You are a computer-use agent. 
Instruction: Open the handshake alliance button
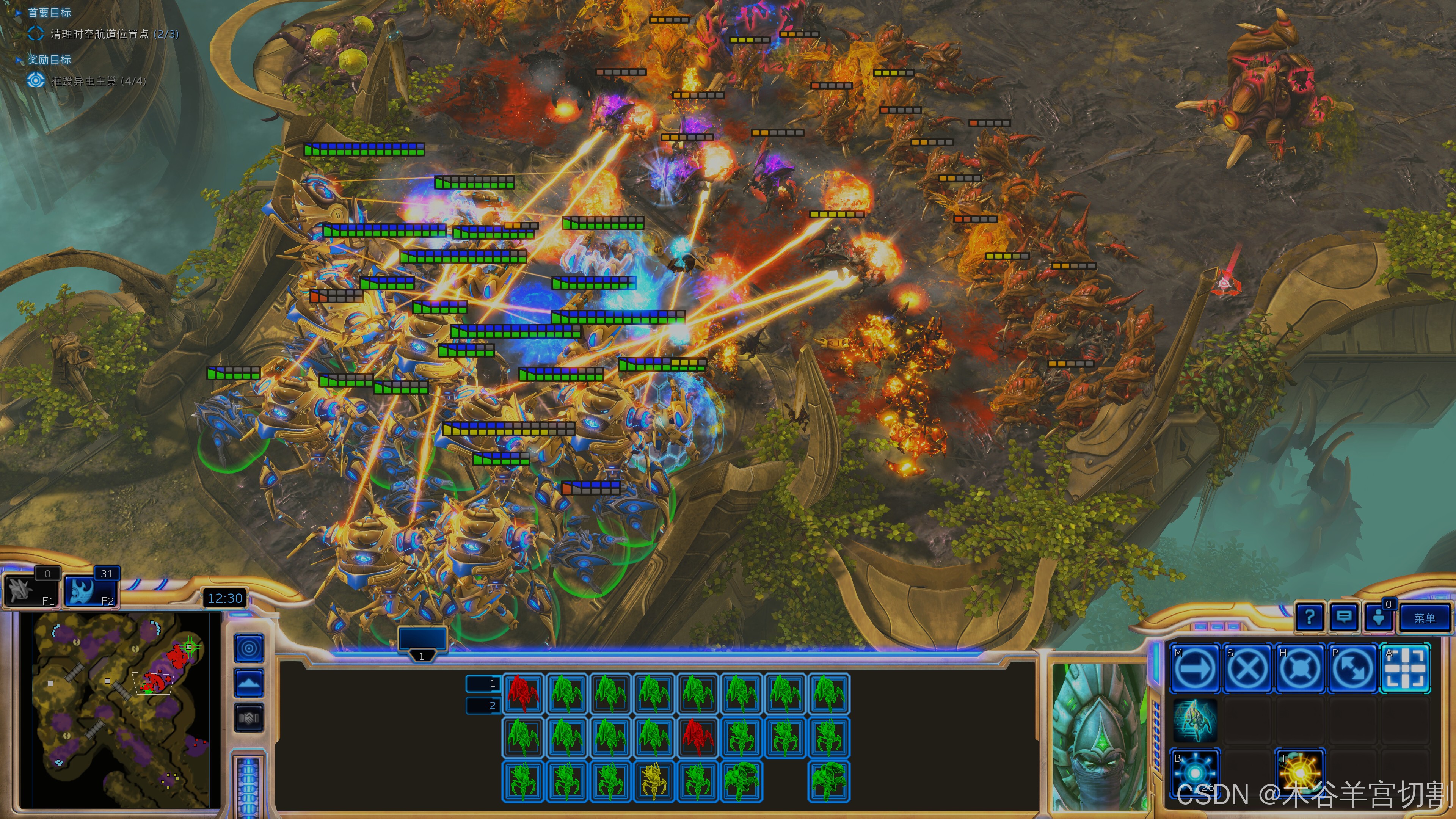coord(249,718)
